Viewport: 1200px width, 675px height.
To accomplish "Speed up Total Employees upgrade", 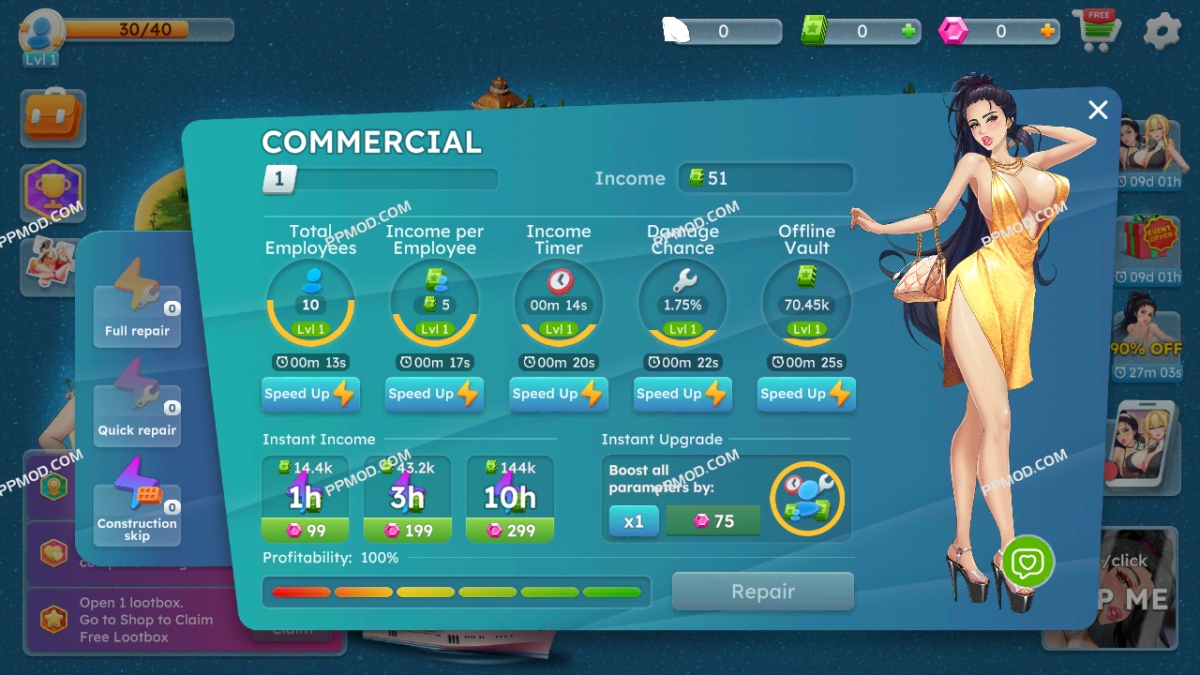I will click(x=310, y=394).
